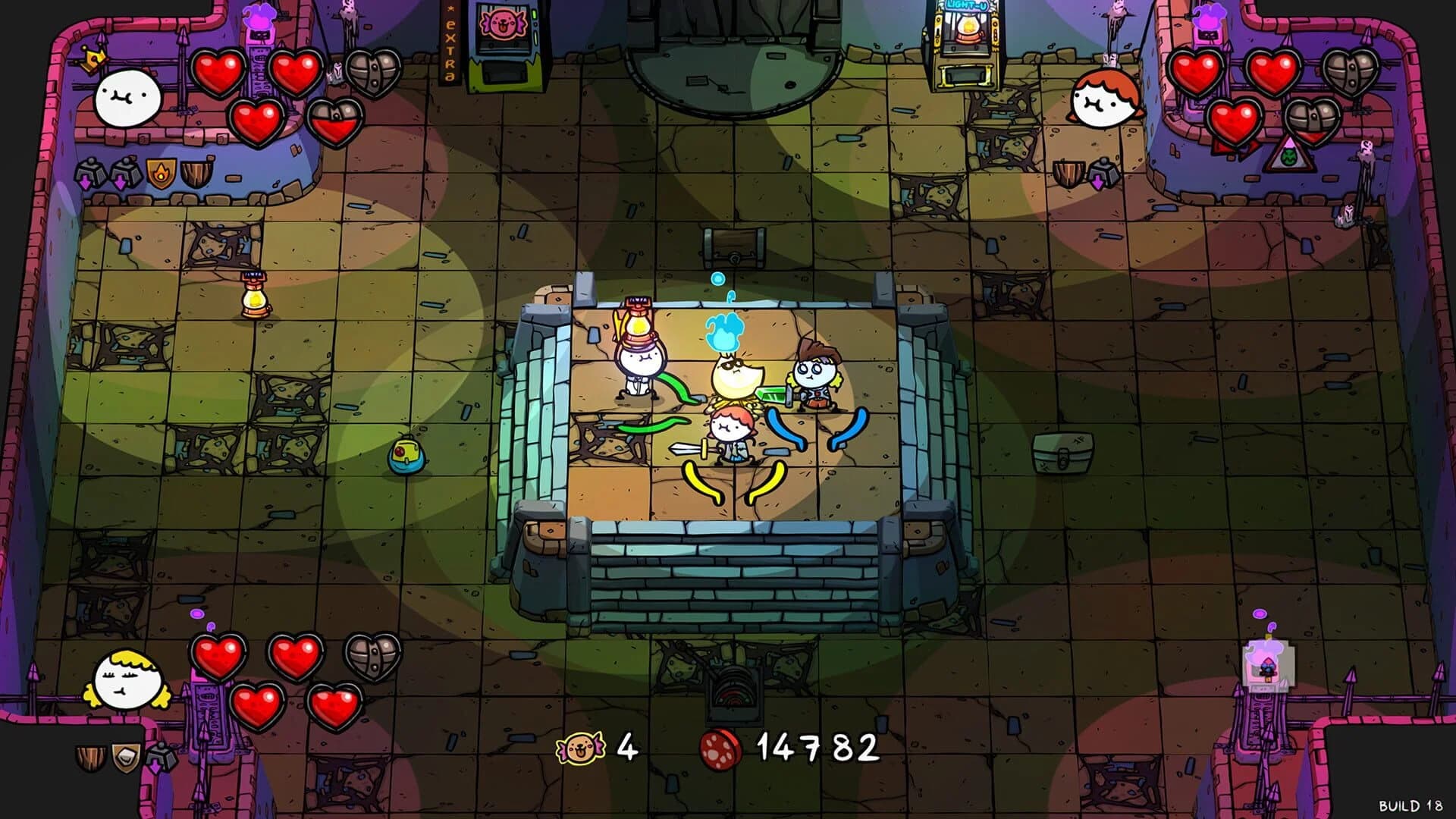Viewport: 1456px width, 819px height.
Task: Click the glowing lantern on the left floor
Action: click(254, 300)
